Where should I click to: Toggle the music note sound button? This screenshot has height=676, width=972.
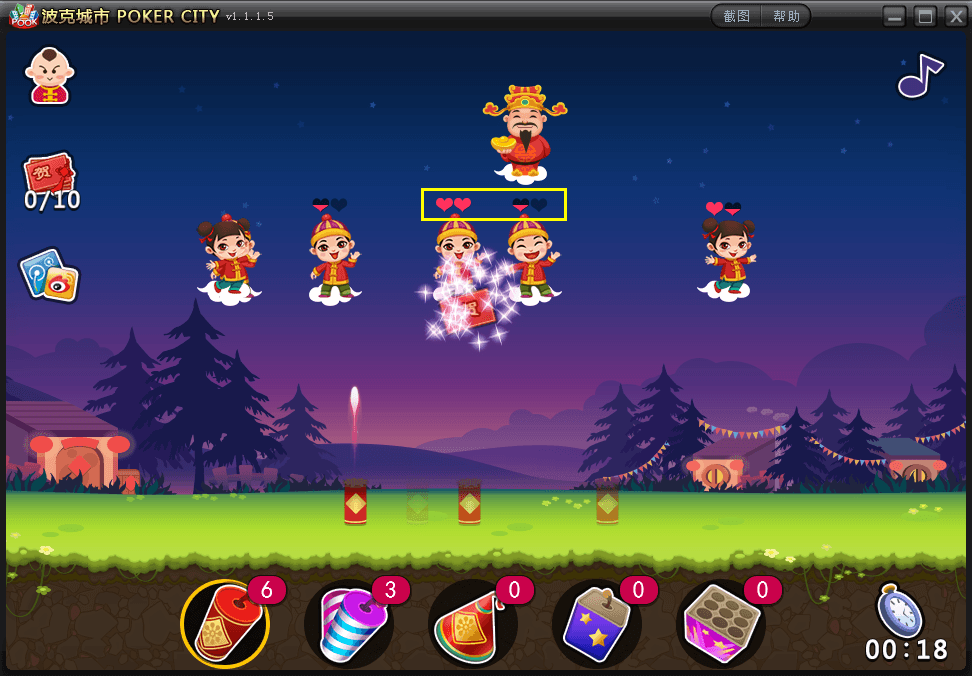point(919,75)
